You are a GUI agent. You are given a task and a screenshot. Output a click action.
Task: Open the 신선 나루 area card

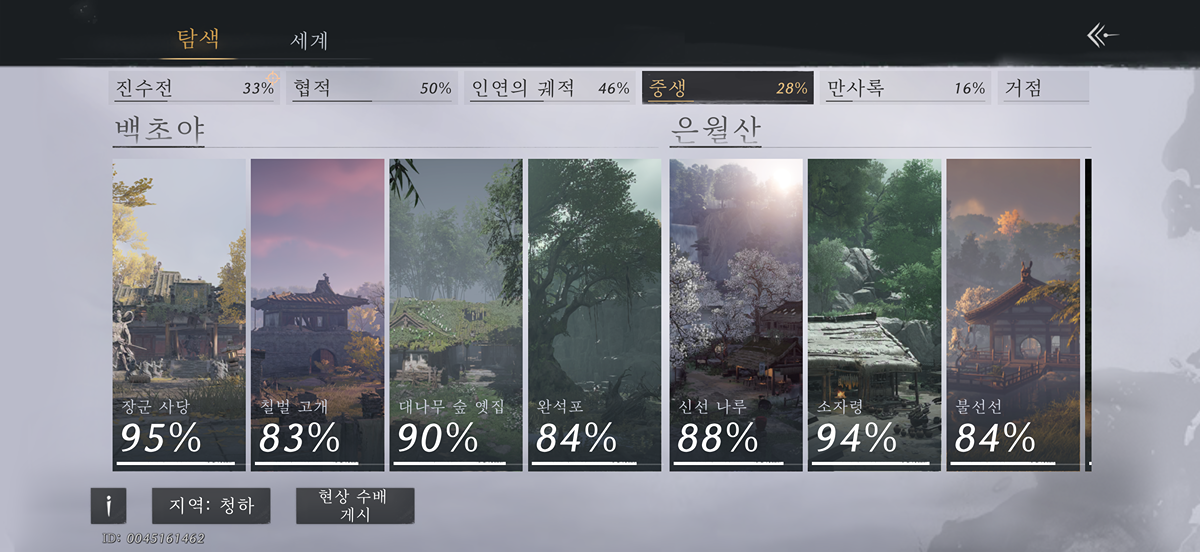point(736,314)
